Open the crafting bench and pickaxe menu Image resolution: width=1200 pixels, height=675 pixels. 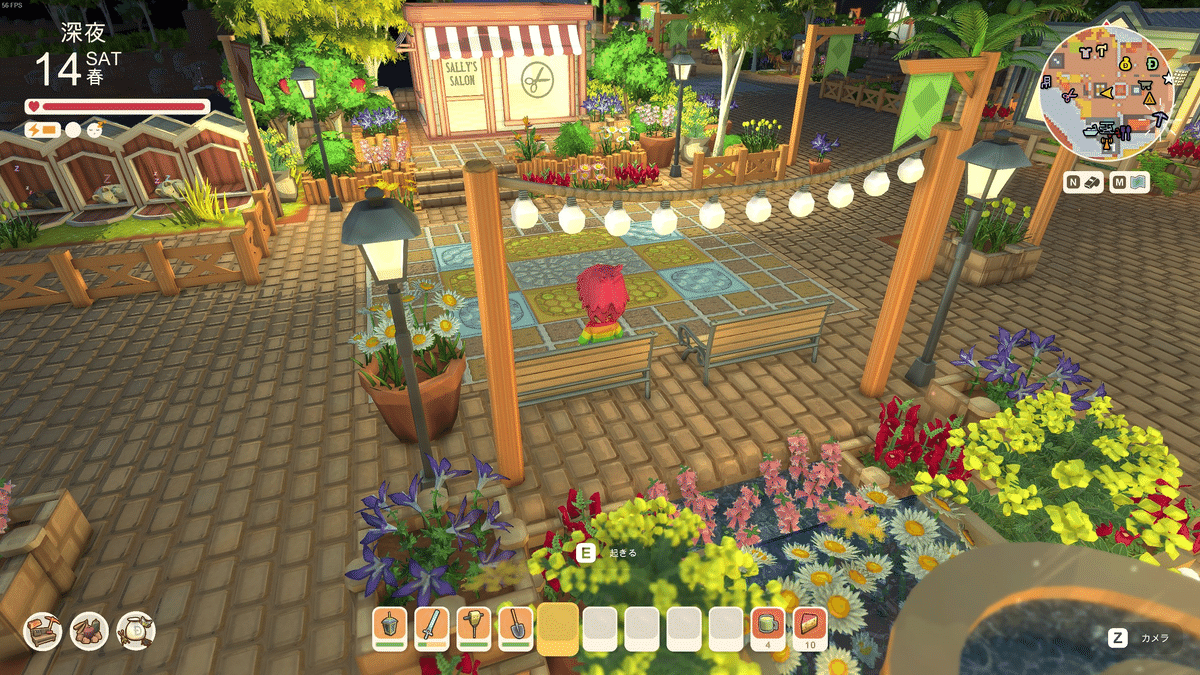click(43, 631)
